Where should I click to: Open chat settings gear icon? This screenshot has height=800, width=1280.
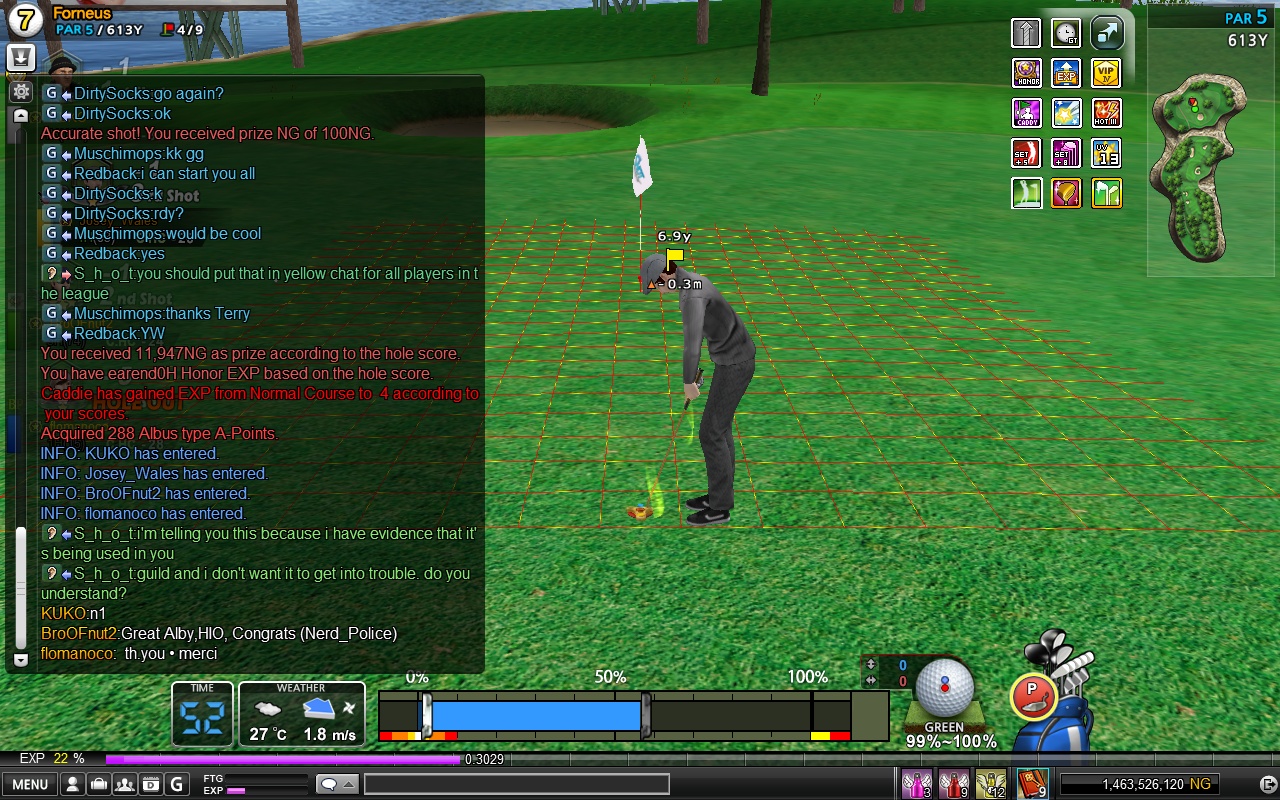tap(21, 92)
